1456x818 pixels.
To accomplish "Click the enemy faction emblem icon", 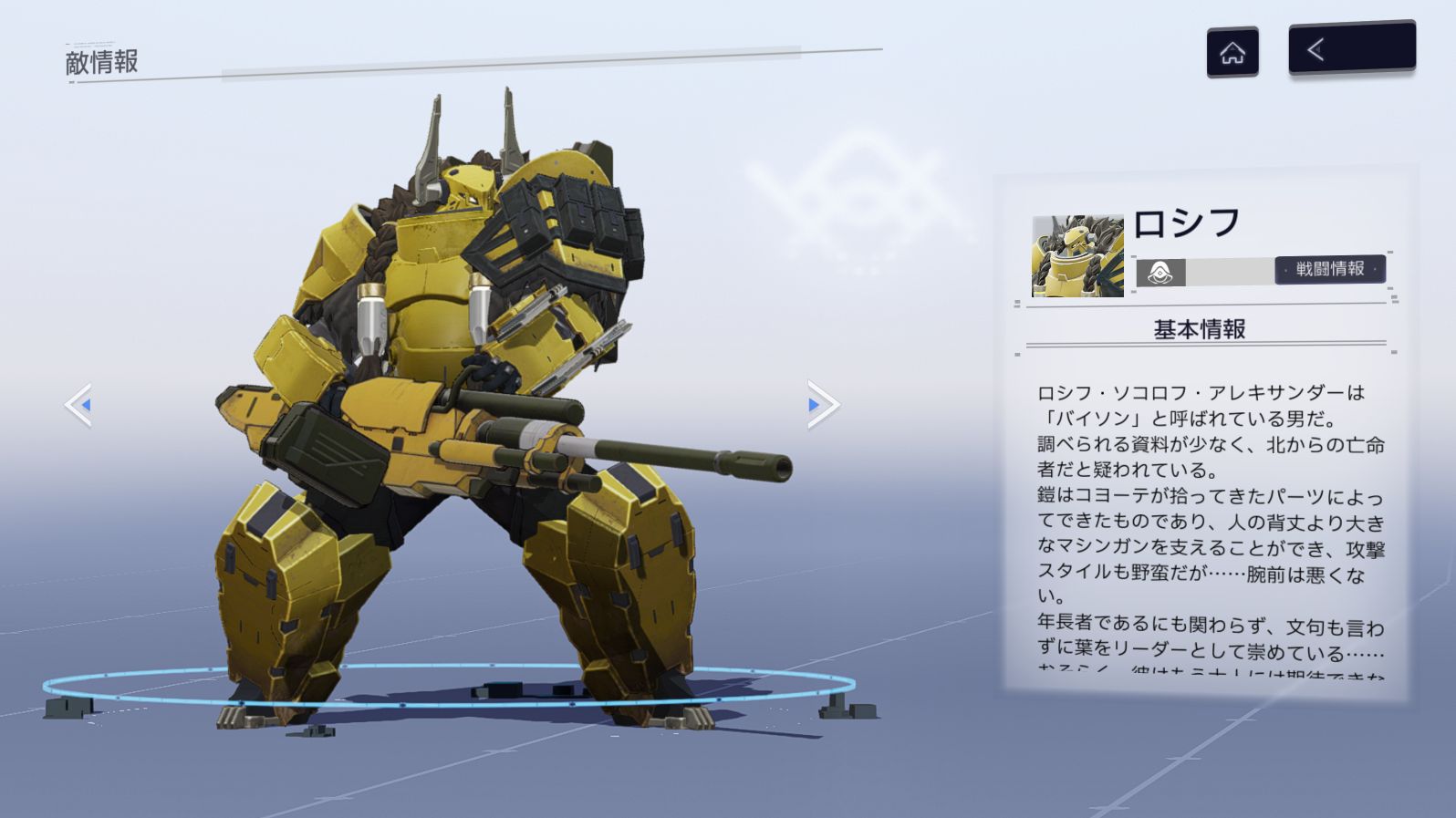I will (1160, 273).
